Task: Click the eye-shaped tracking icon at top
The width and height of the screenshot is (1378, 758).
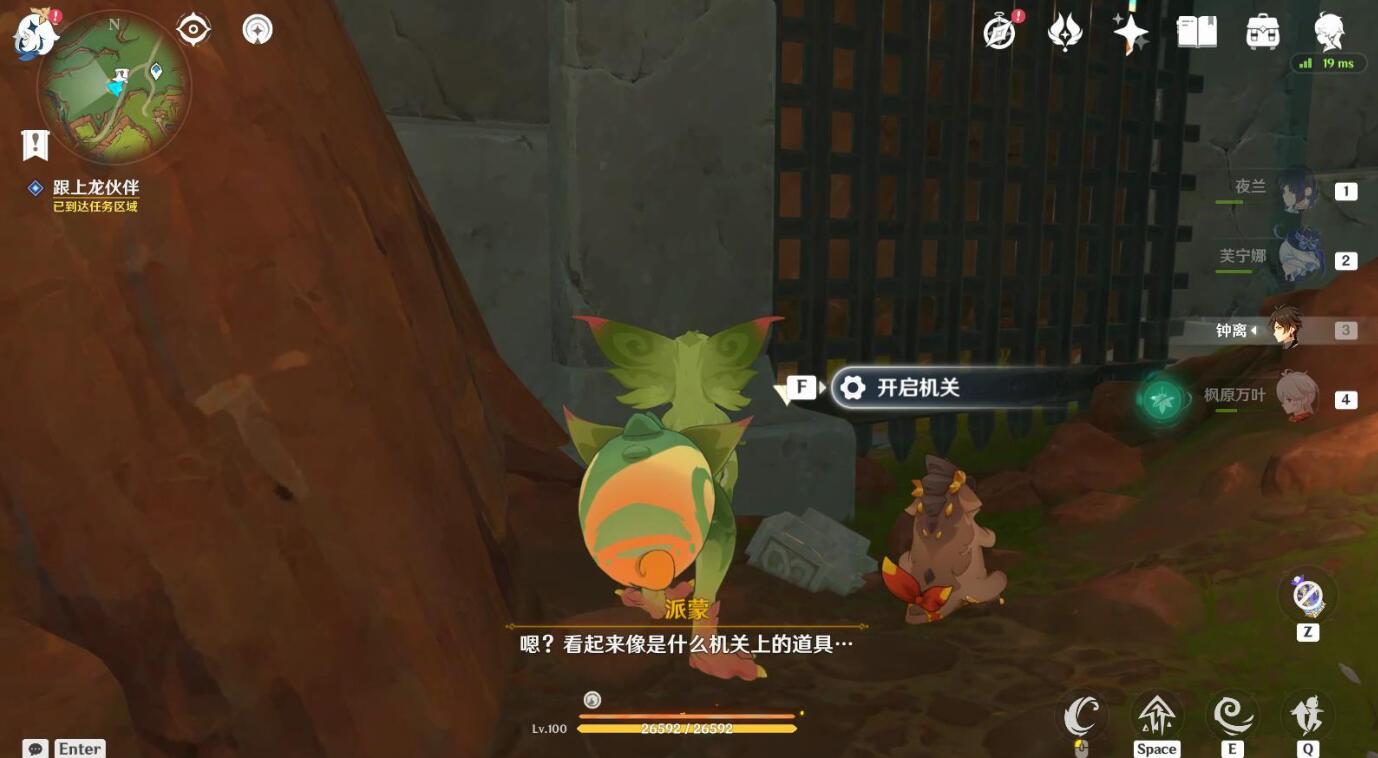Action: pyautogui.click(x=191, y=29)
